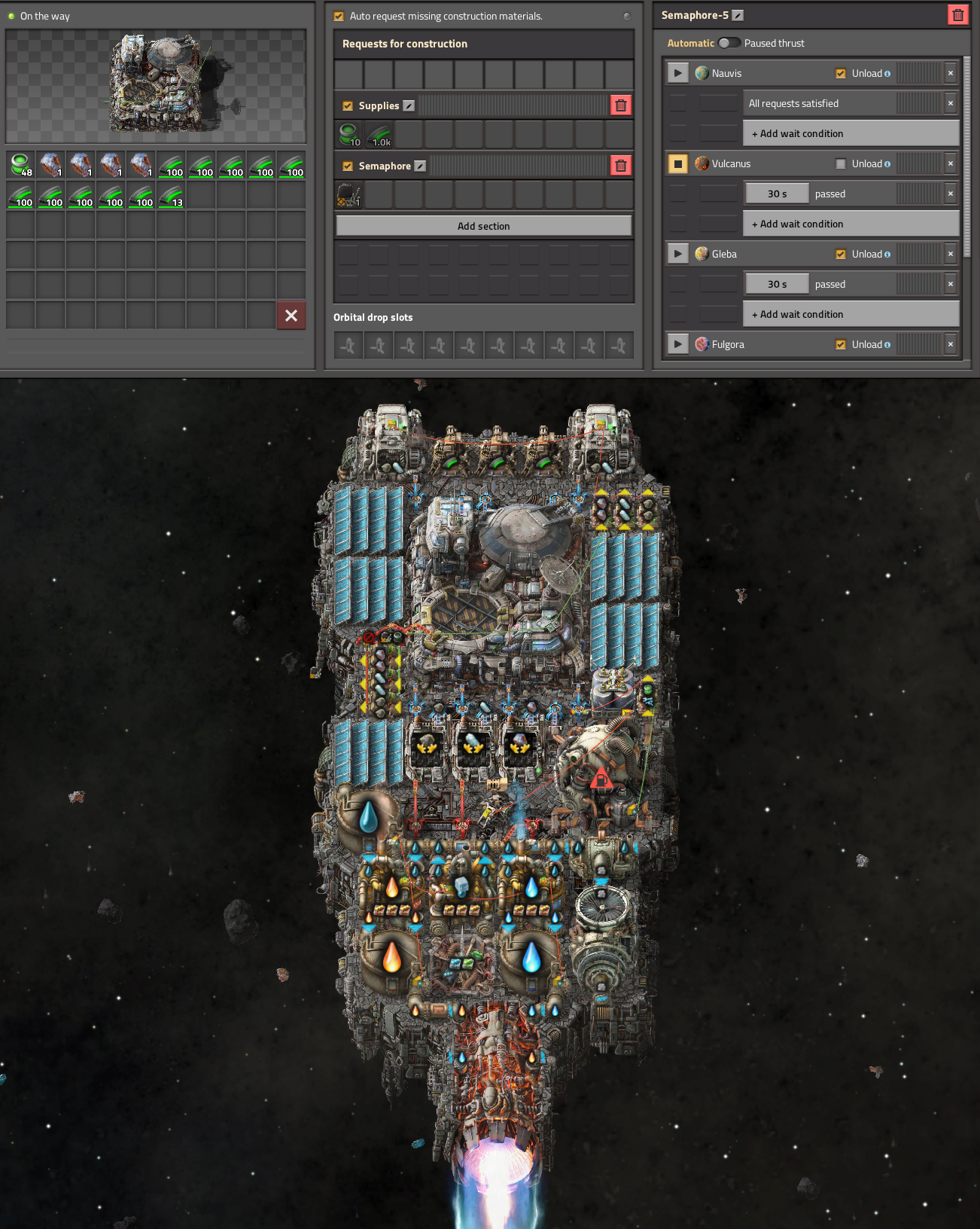Uncheck the Semaphore section checkbox
Viewport: 980px width, 1229px height.
click(348, 166)
